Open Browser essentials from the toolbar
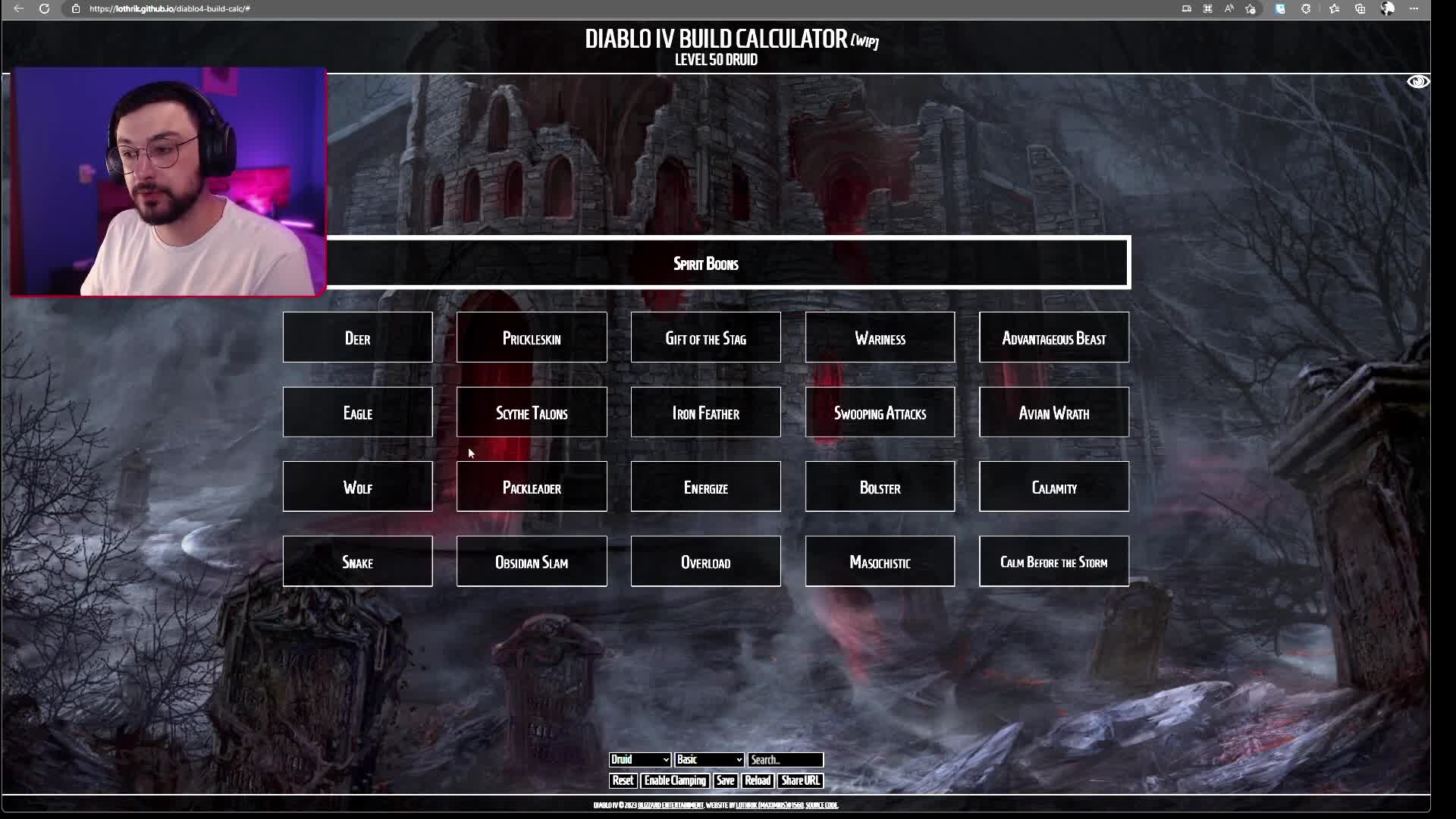 coord(1306,9)
